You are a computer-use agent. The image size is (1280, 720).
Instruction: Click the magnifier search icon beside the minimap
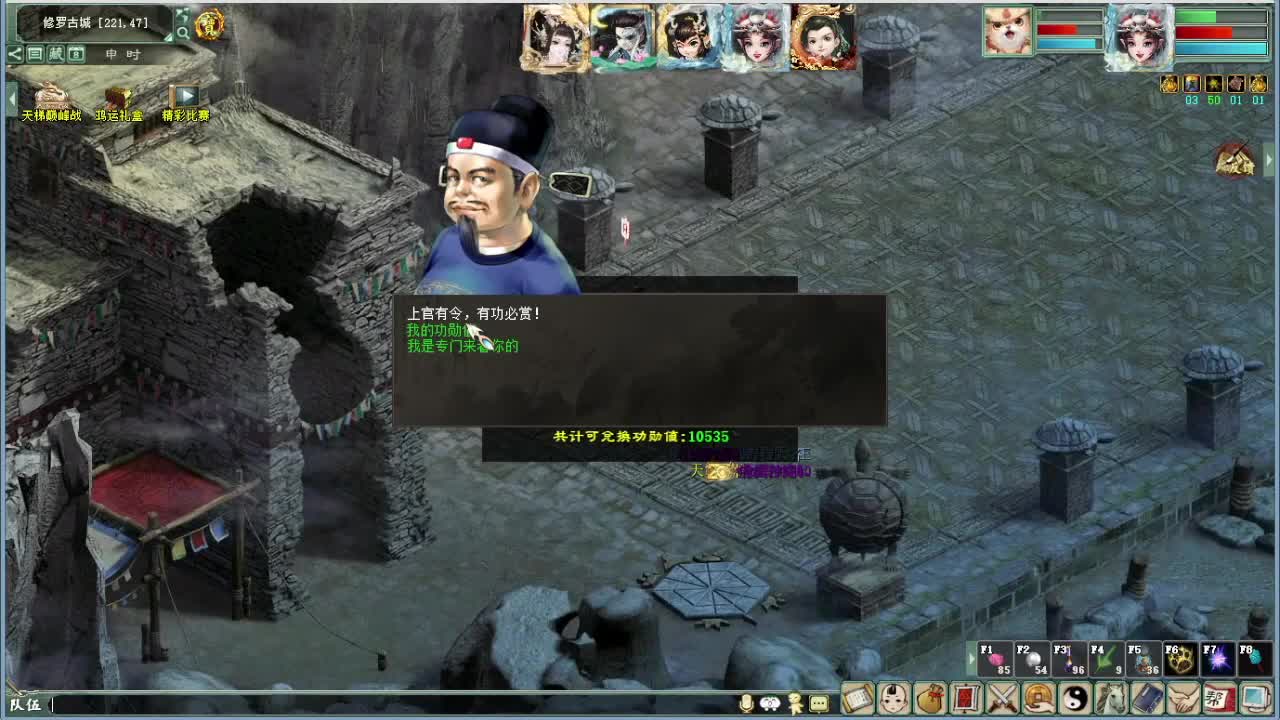(185, 32)
